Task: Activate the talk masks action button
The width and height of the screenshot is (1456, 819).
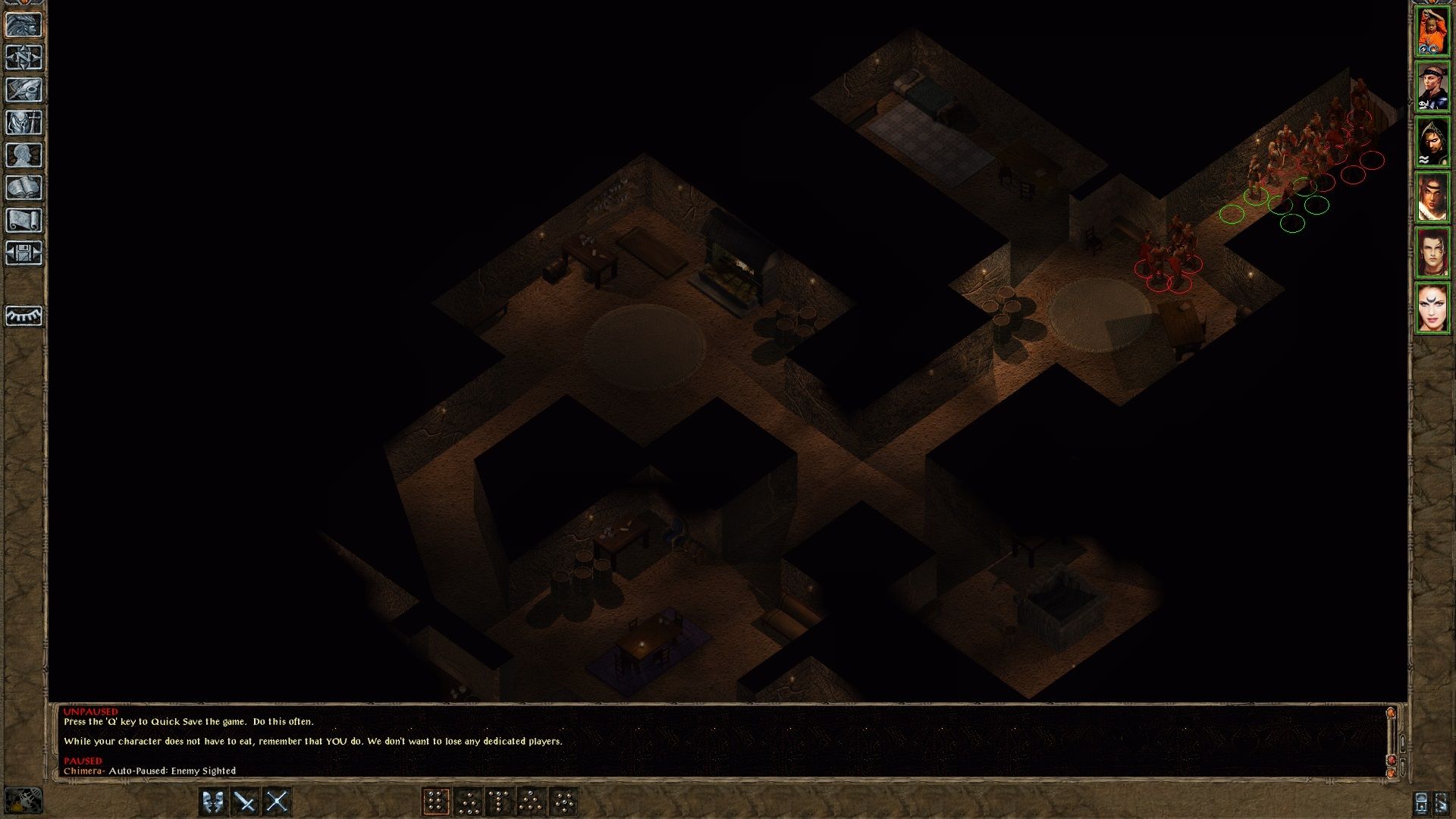Action: click(213, 802)
